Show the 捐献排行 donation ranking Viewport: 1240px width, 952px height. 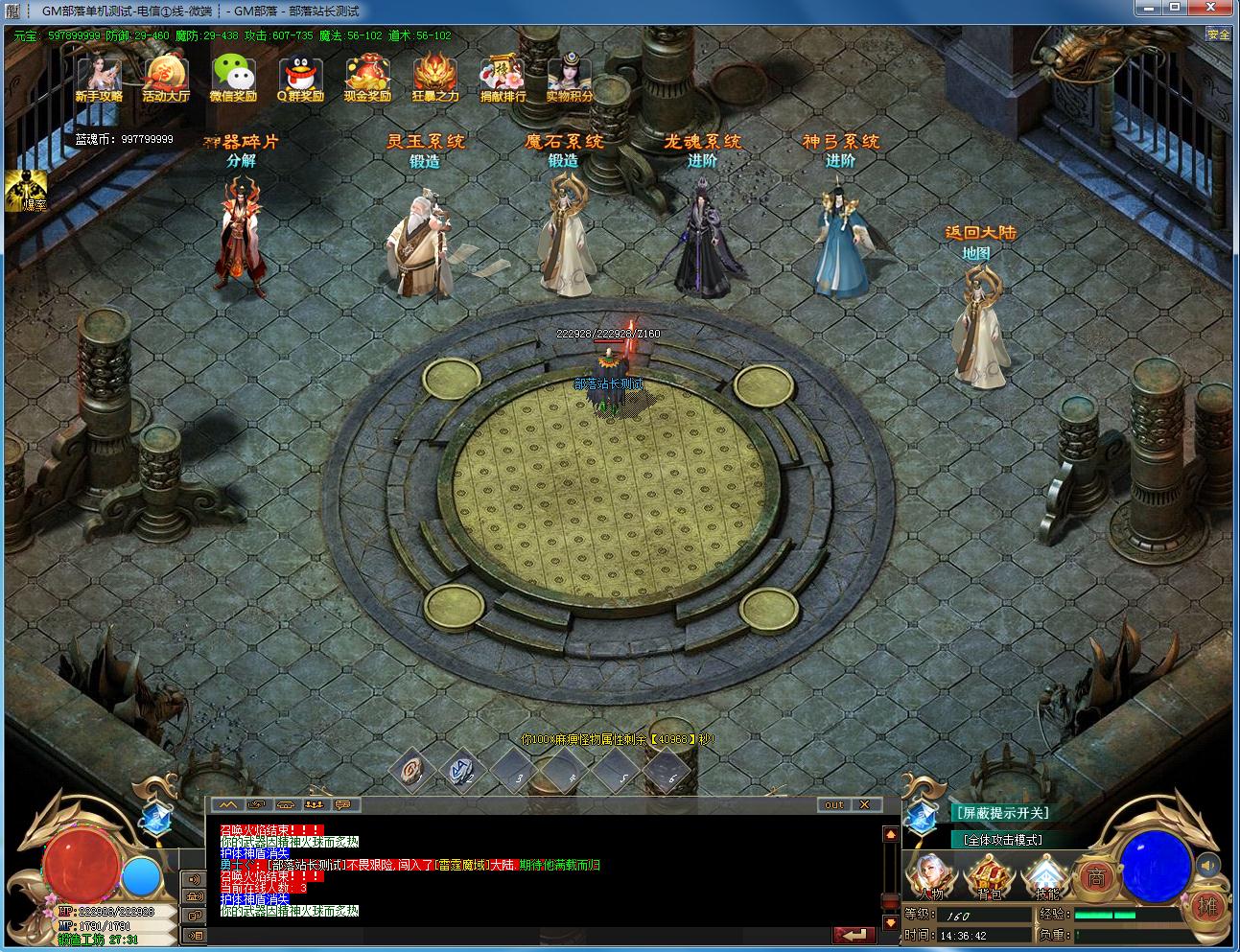tap(503, 78)
